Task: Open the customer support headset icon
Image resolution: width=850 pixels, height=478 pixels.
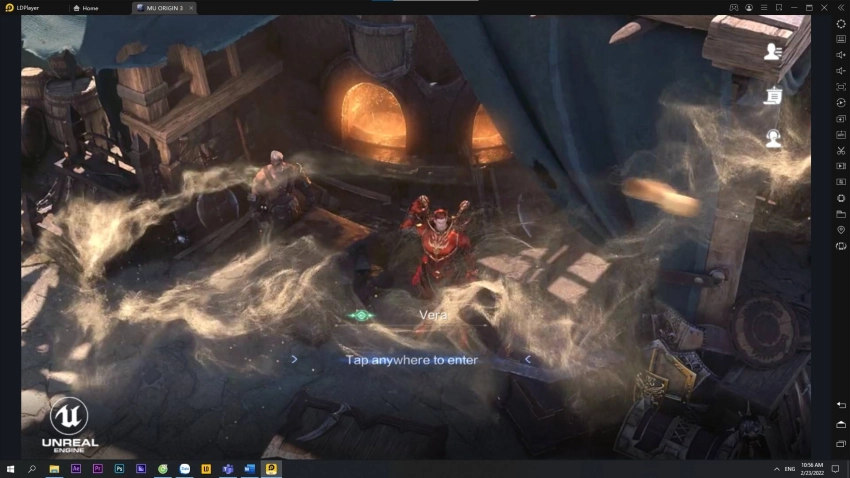Action: [773, 139]
